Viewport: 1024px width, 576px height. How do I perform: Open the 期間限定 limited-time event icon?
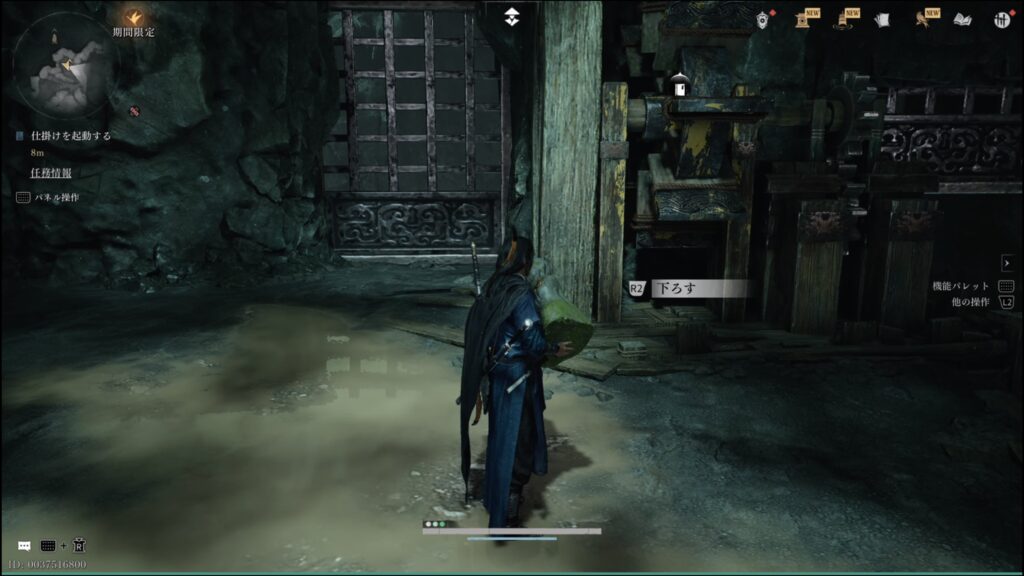(133, 17)
